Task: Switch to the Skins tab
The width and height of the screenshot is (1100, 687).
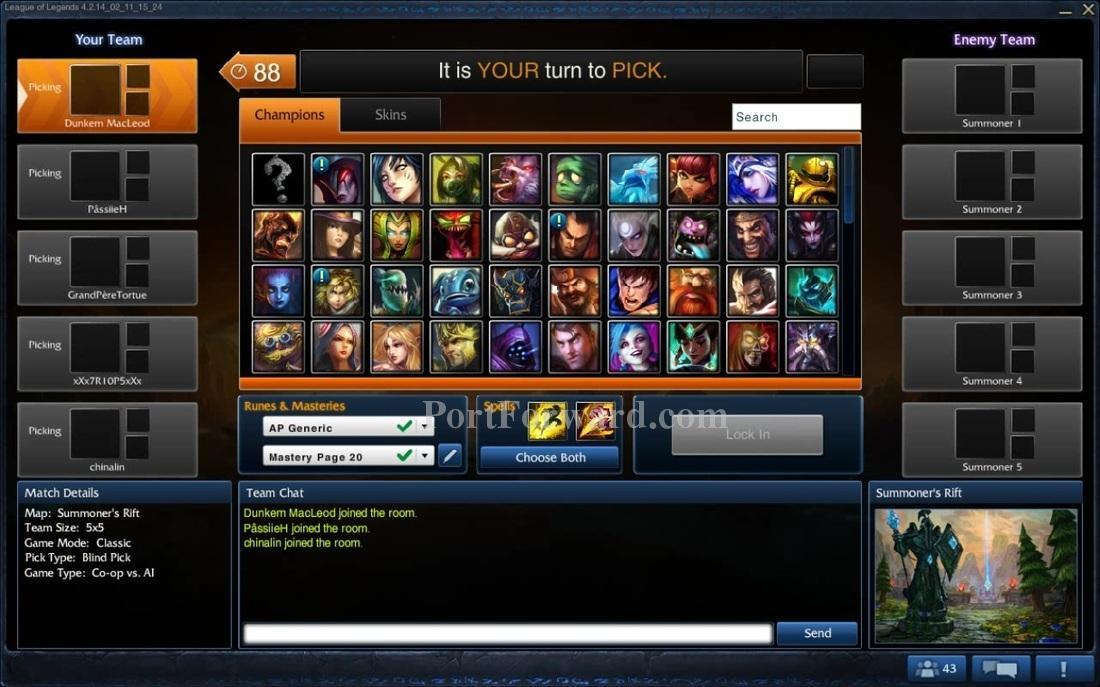Action: click(390, 115)
